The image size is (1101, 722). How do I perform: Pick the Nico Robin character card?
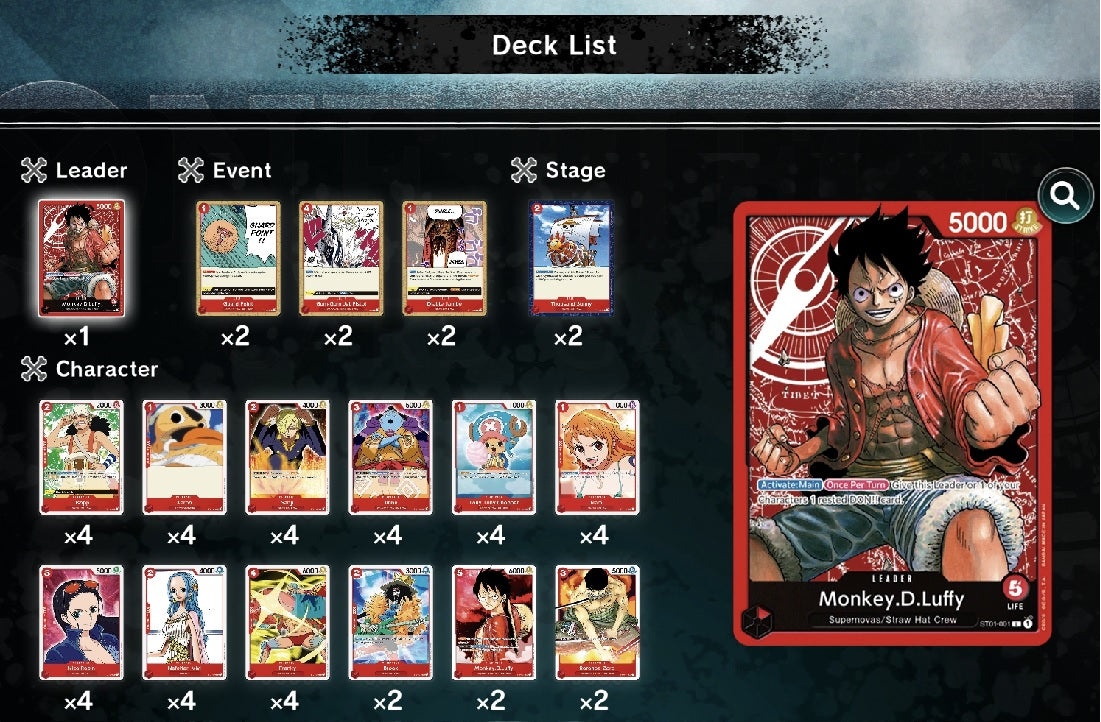81,622
